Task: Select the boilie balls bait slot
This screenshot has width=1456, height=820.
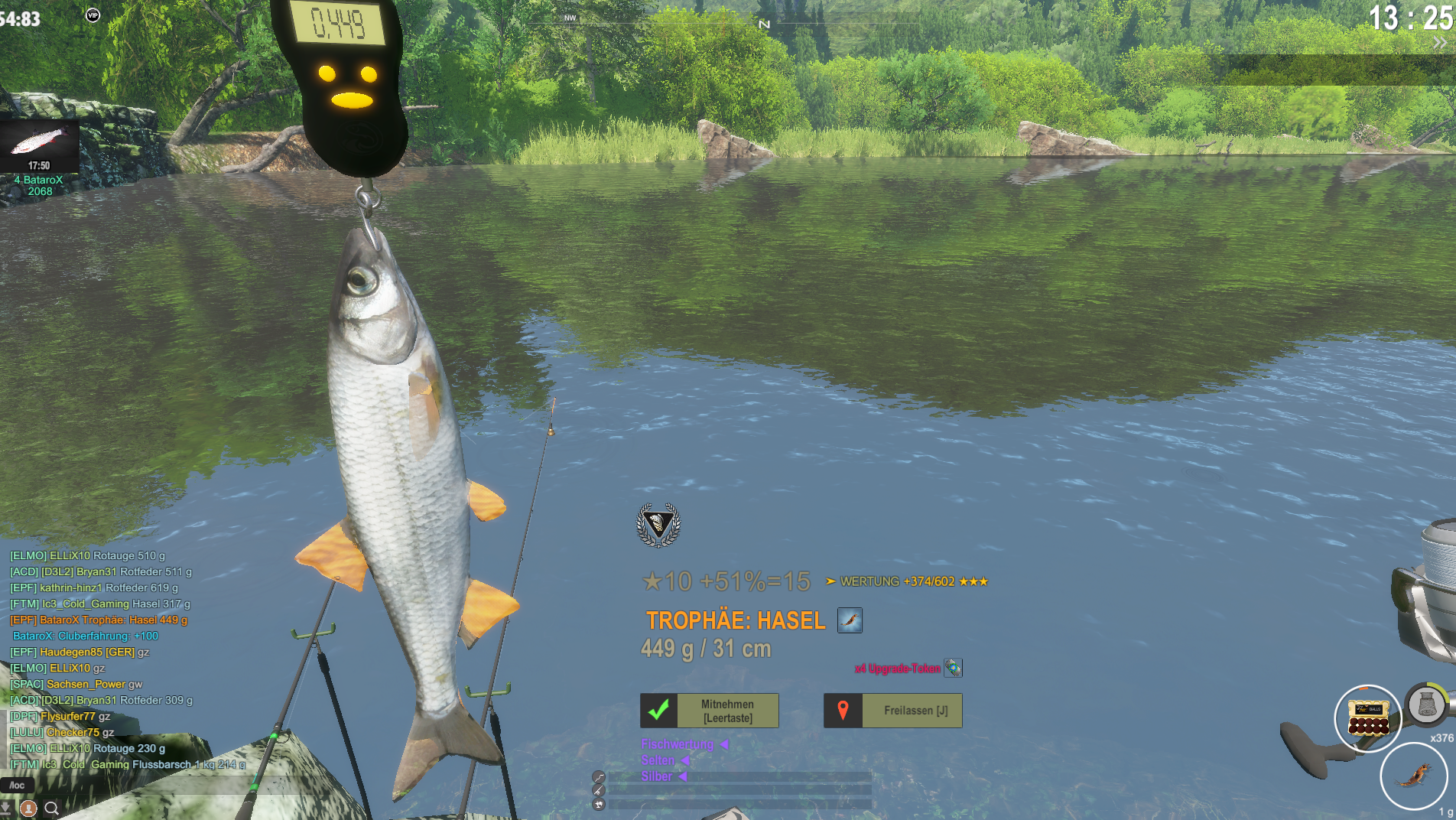Action: pos(1367,718)
